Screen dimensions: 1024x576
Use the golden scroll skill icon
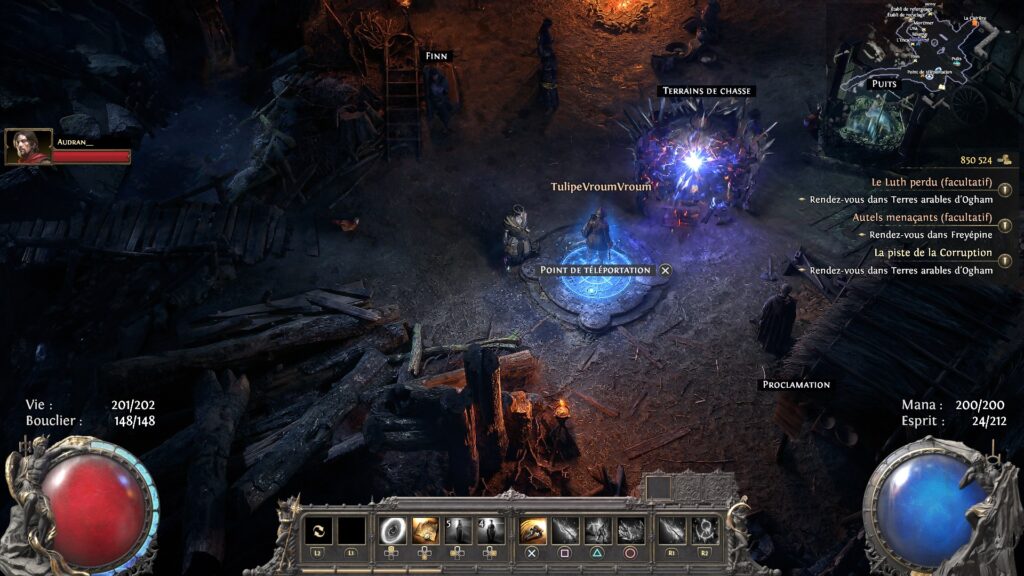click(427, 530)
